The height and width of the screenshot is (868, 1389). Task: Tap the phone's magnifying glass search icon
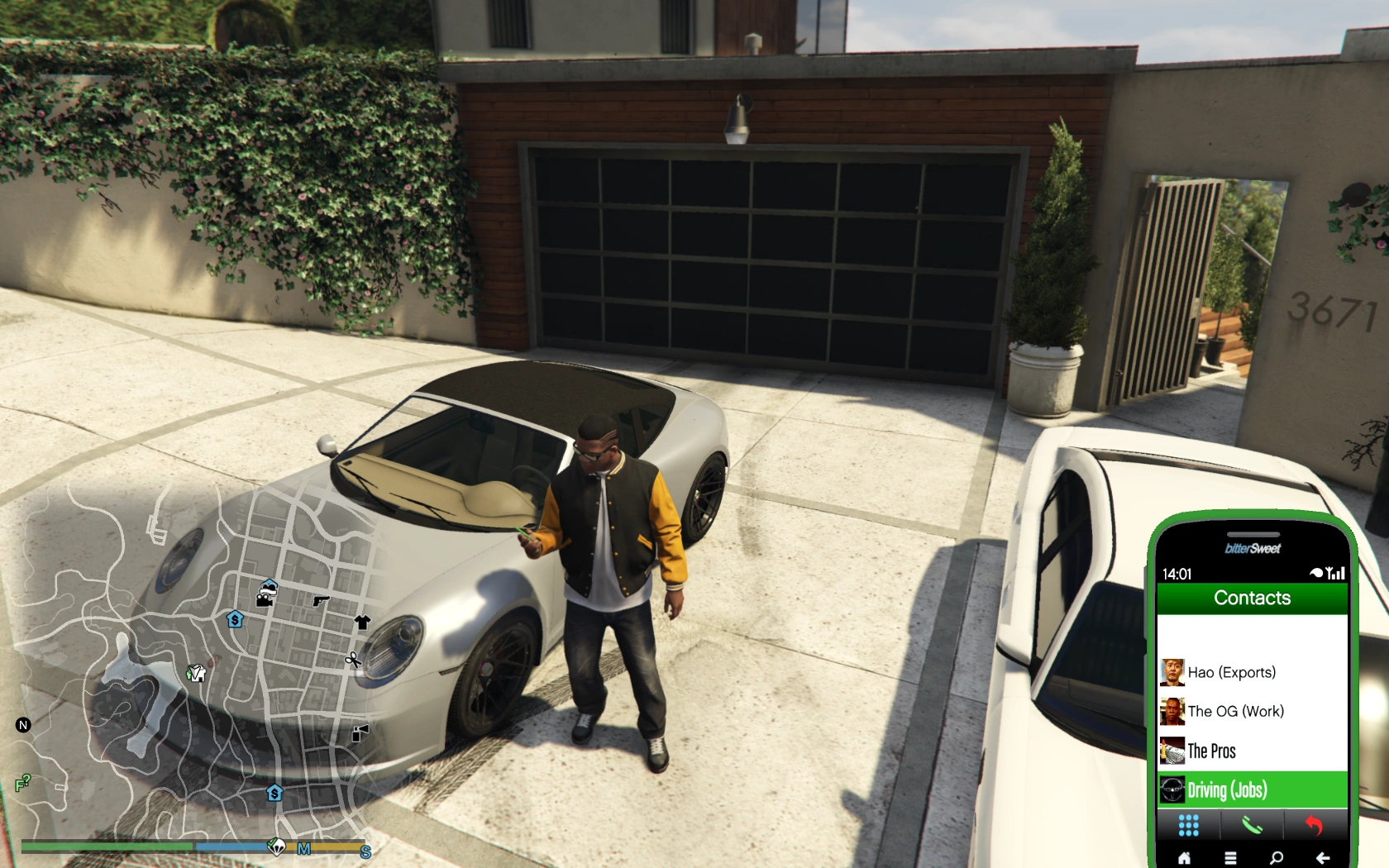tap(1277, 858)
